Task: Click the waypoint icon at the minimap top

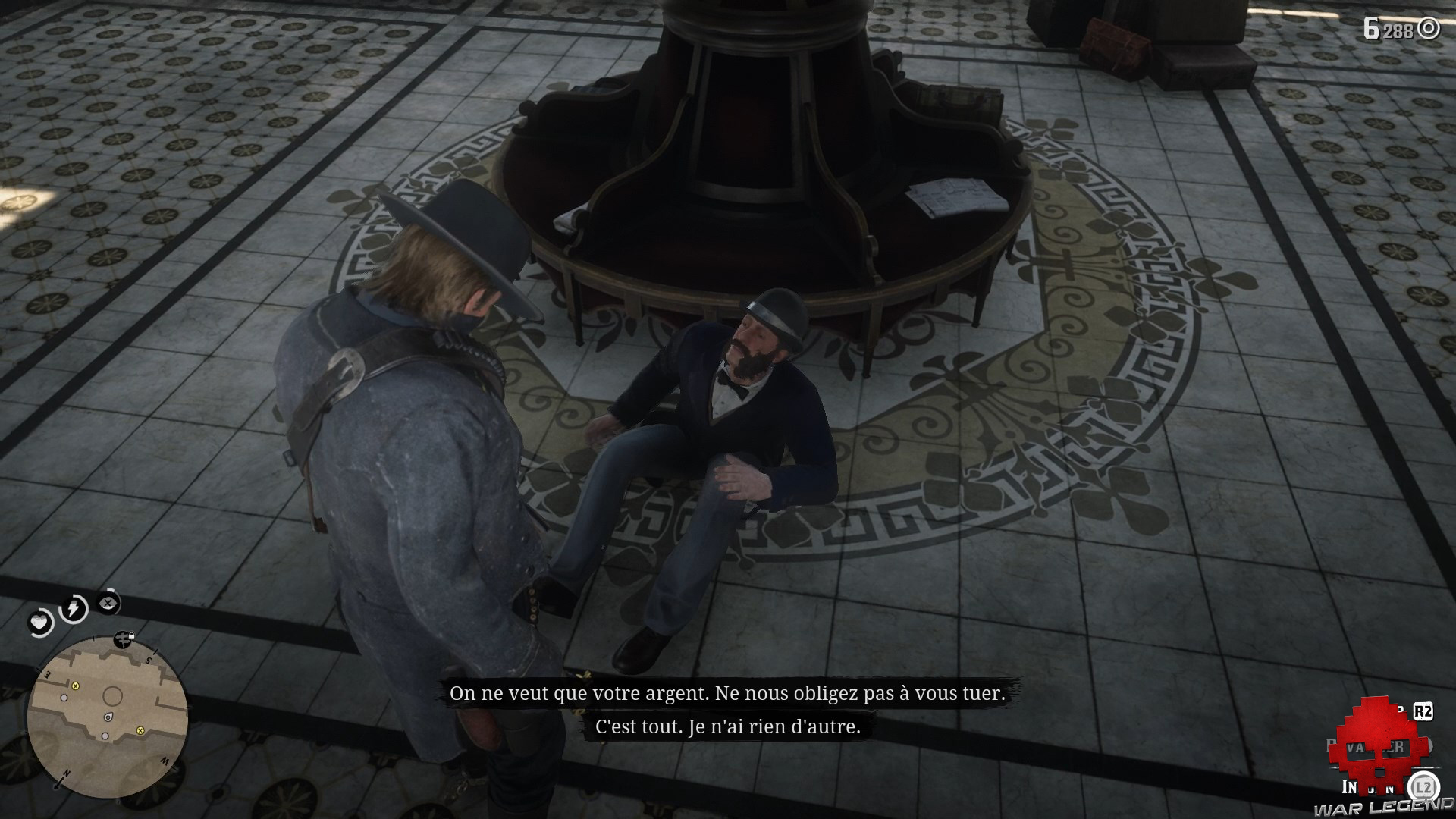Action: pyautogui.click(x=123, y=640)
